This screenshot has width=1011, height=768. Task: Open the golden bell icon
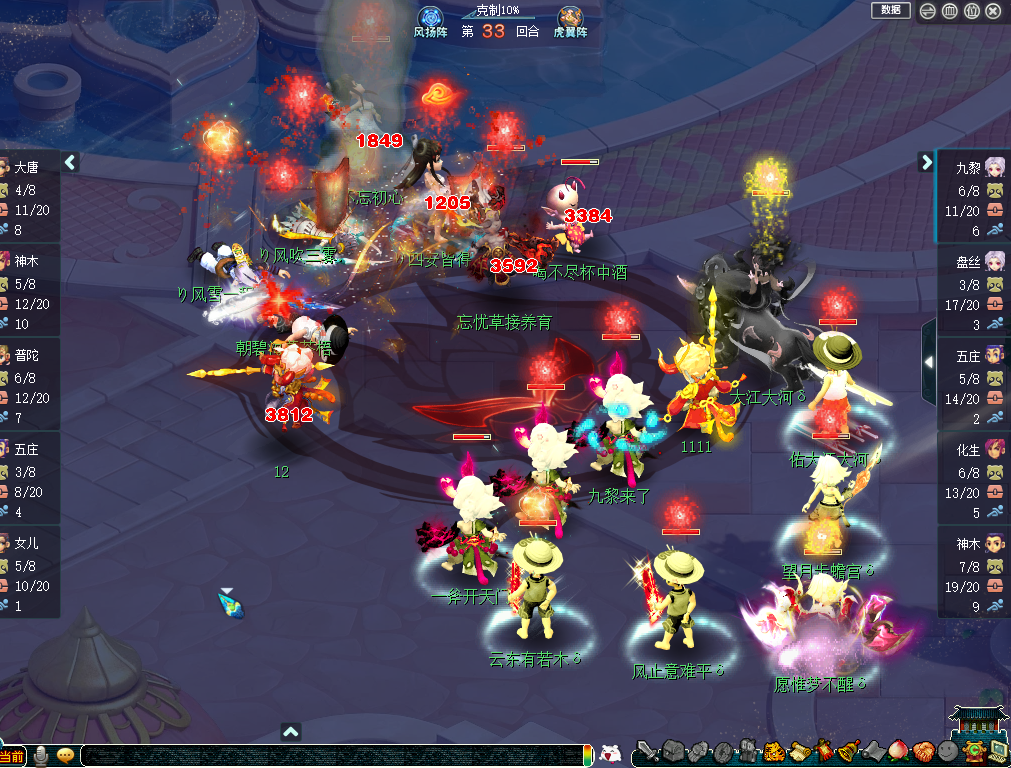pos(847,752)
